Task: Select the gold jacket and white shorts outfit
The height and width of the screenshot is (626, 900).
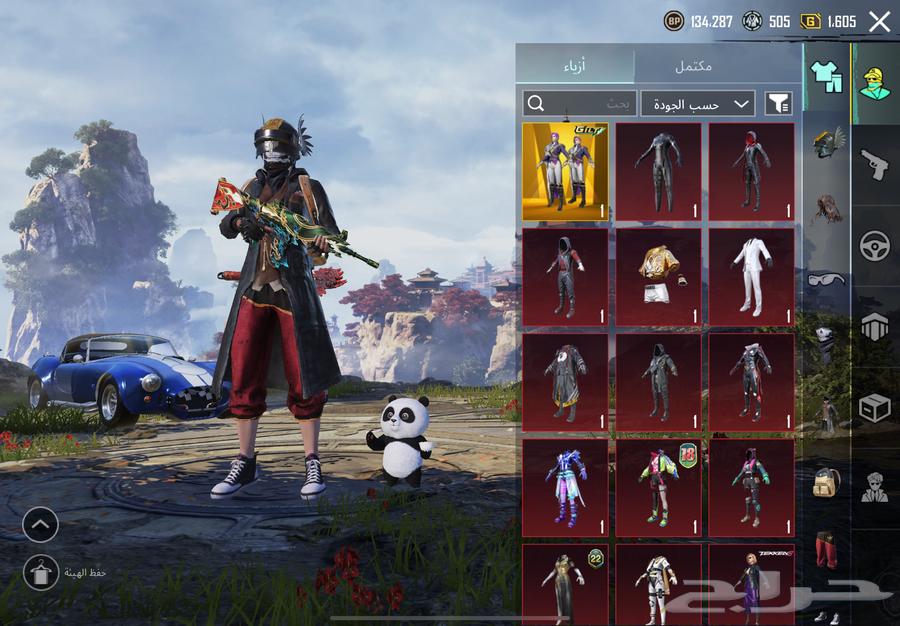Action: pyautogui.click(x=658, y=276)
